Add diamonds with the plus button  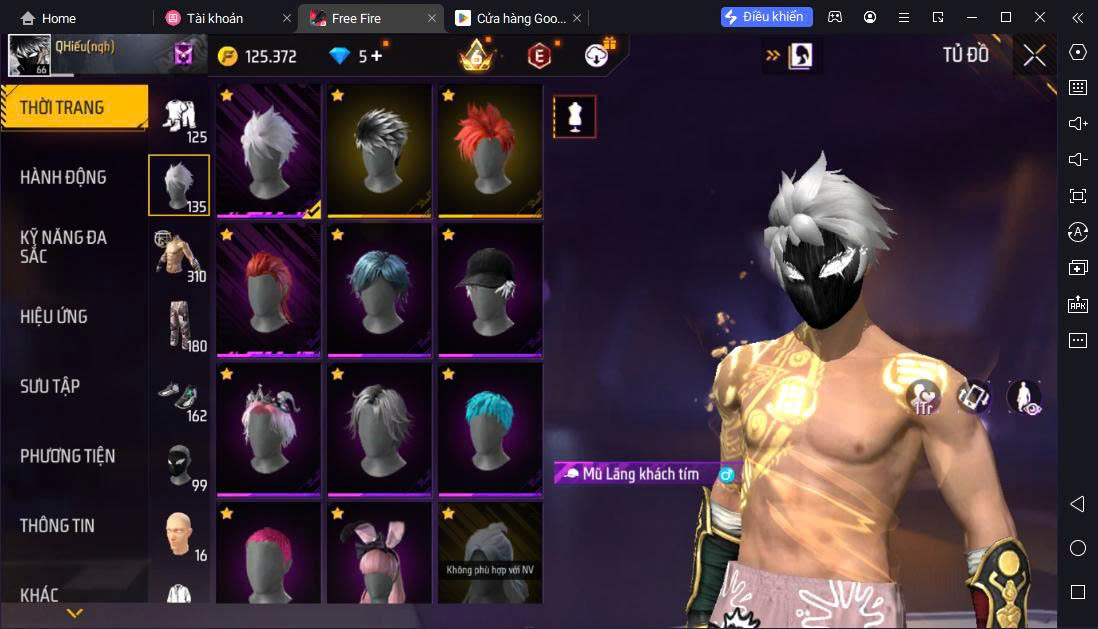point(377,56)
